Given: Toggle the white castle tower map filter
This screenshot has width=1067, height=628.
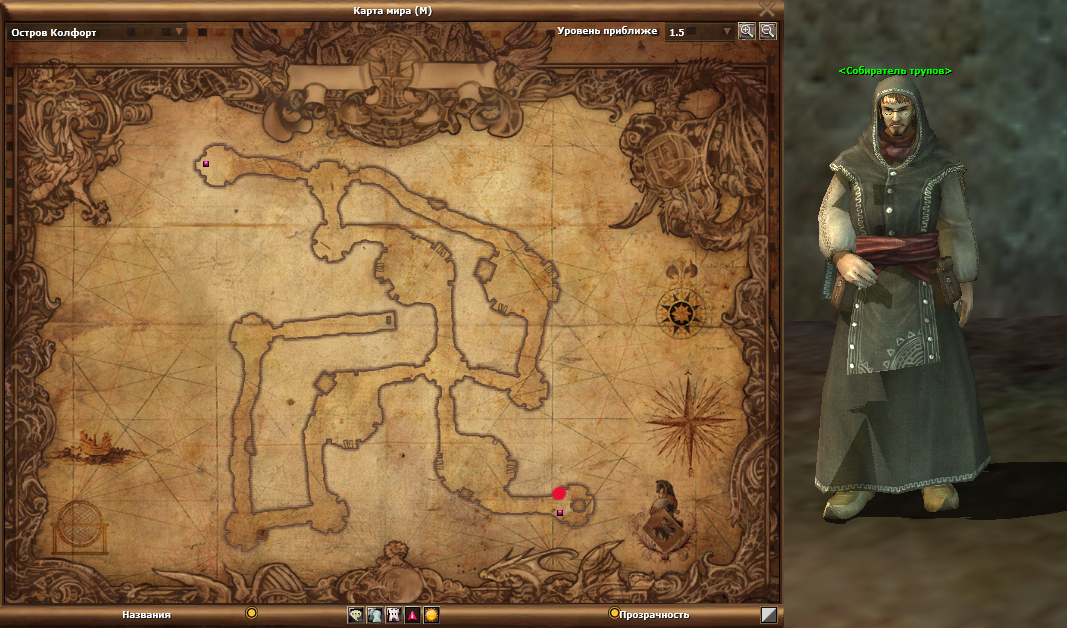Looking at the screenshot, I should [x=393, y=615].
